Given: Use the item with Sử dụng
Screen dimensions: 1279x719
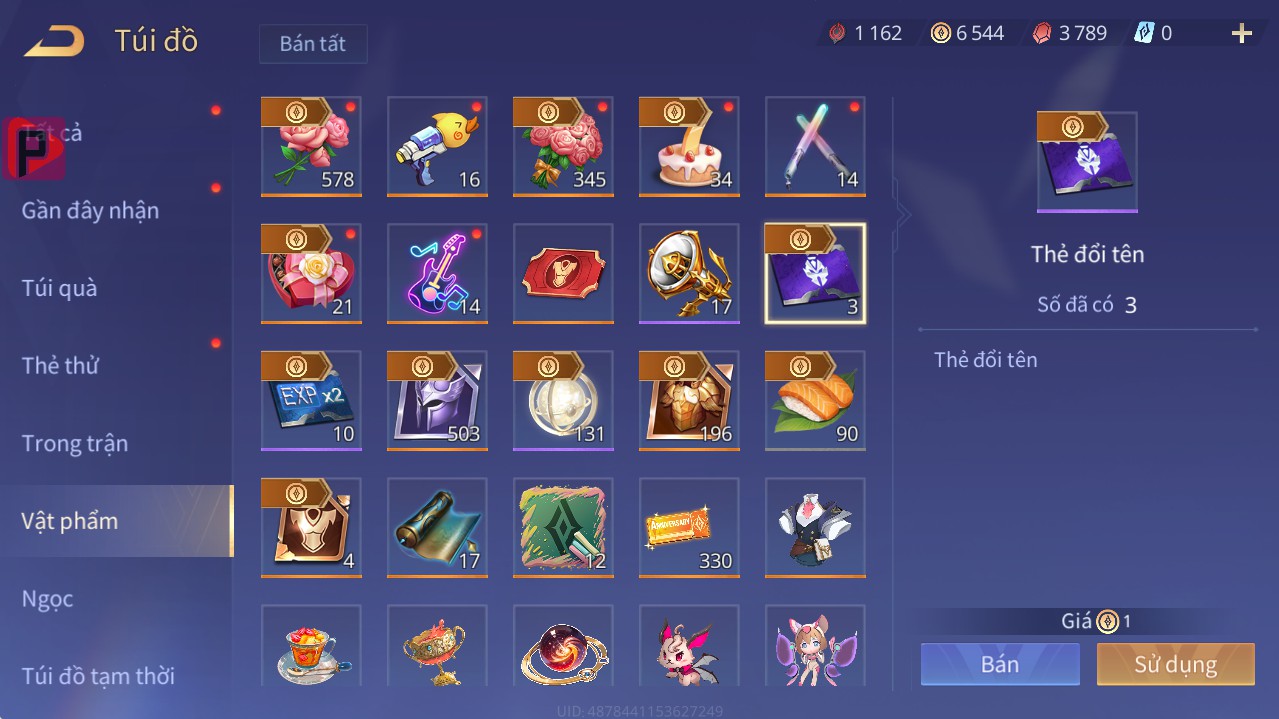Looking at the screenshot, I should (1175, 664).
